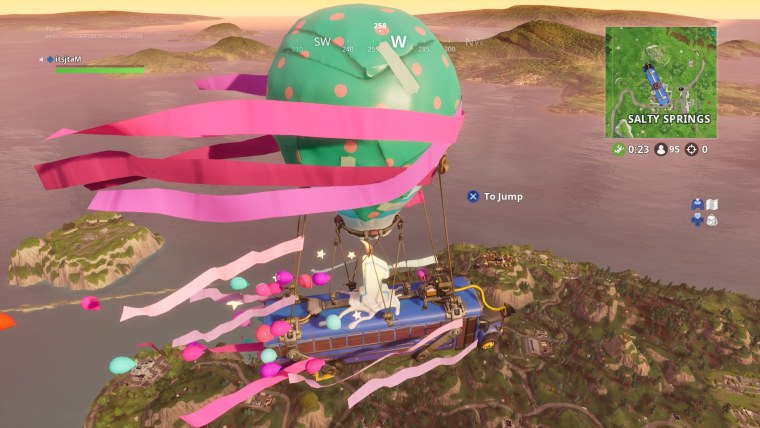Open the backpack inventory icon
The width and height of the screenshot is (760, 428).
[x=712, y=220]
